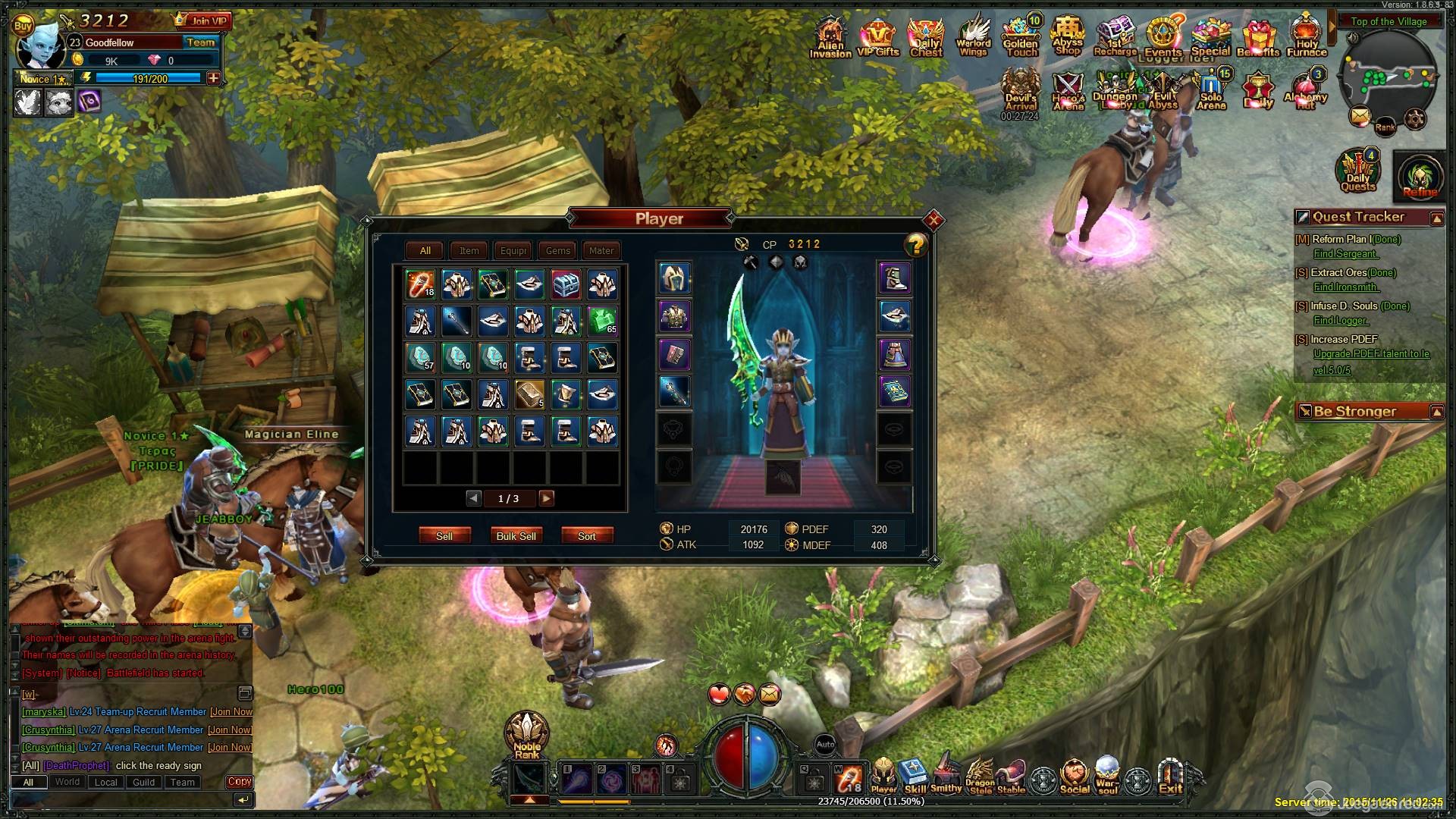Select the treasure chest inventory item
This screenshot has height=819, width=1456.
coord(566,284)
